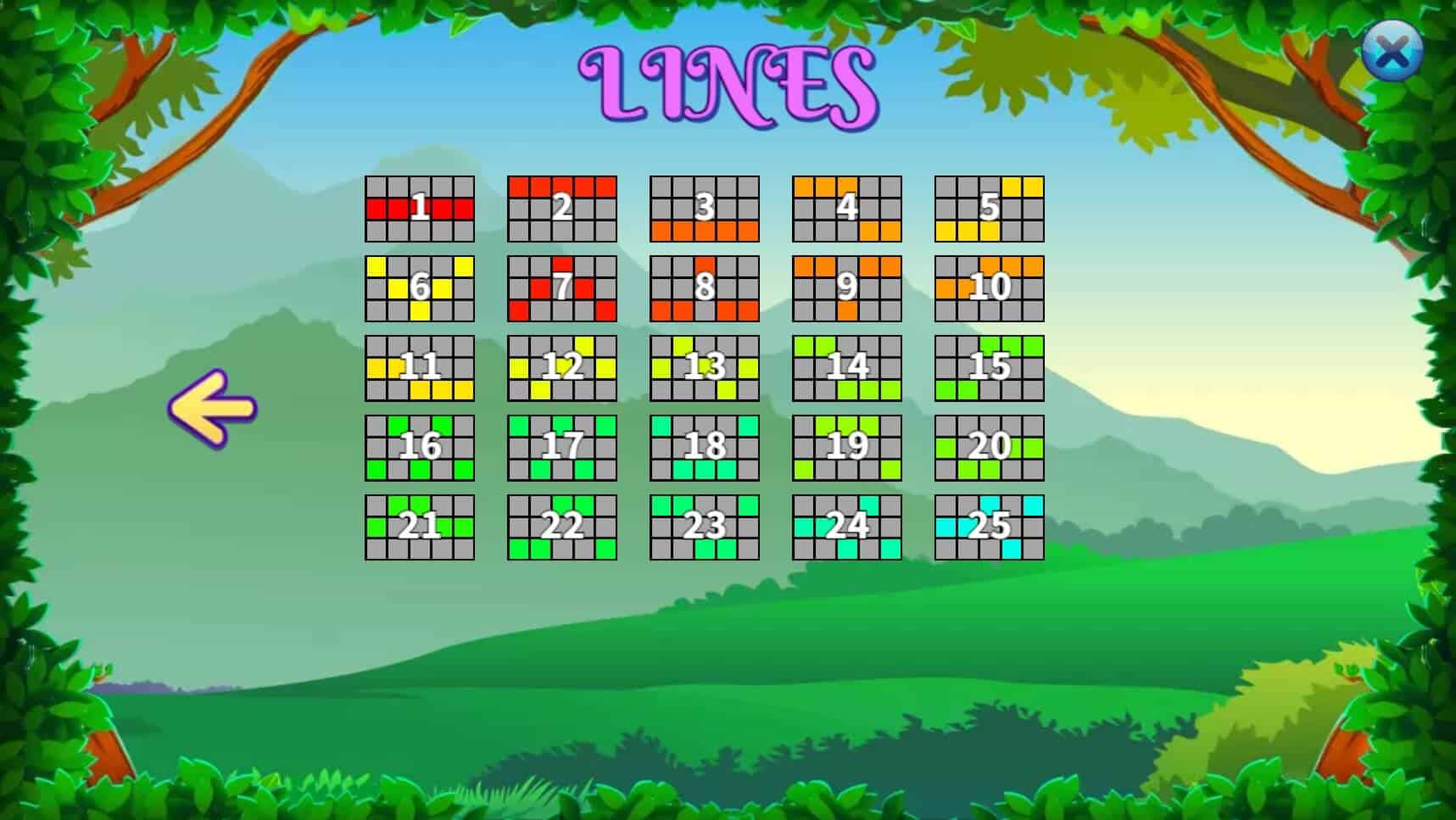Select payline 7 diagram
Image resolution: width=1456 pixels, height=820 pixels.
561,288
